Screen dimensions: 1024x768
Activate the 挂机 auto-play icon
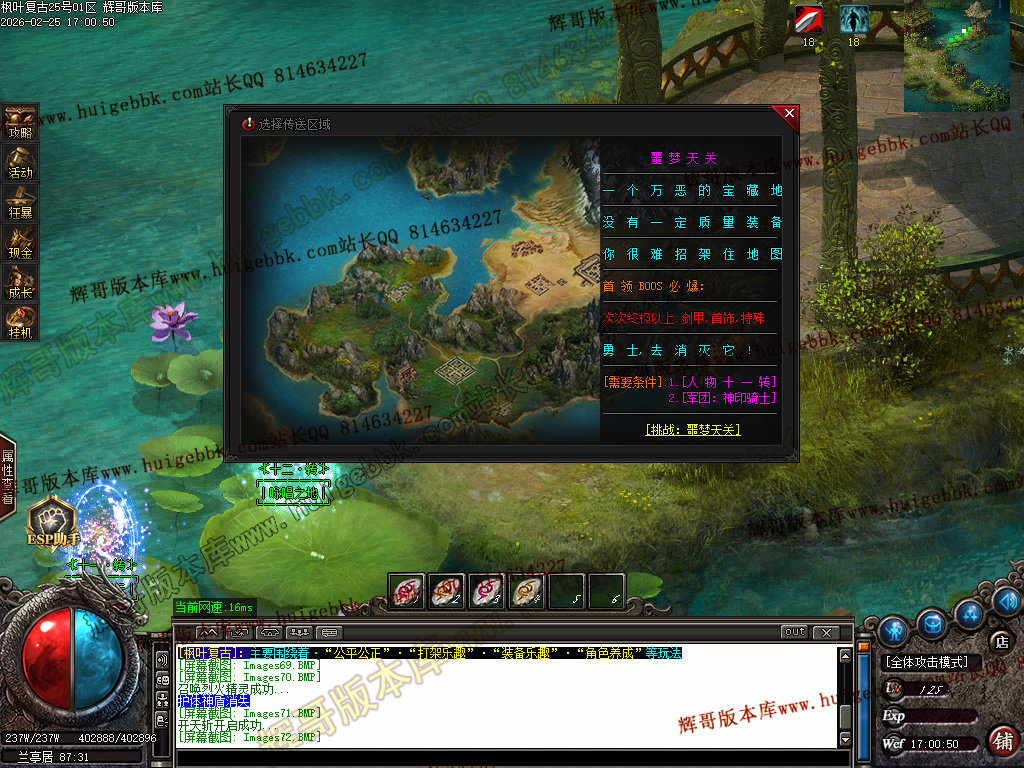point(20,321)
